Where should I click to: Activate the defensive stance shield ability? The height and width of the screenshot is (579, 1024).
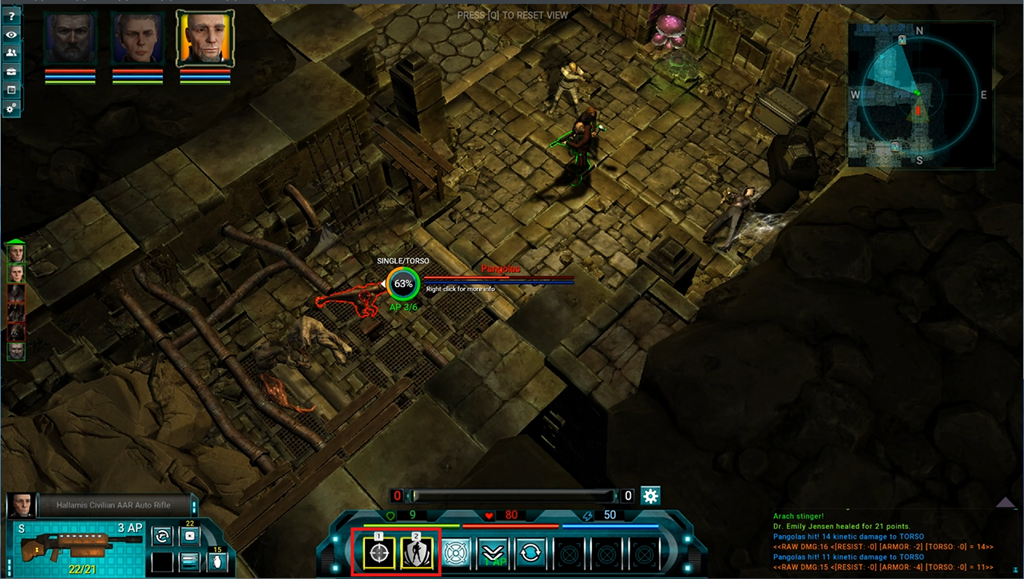[x=417, y=554]
